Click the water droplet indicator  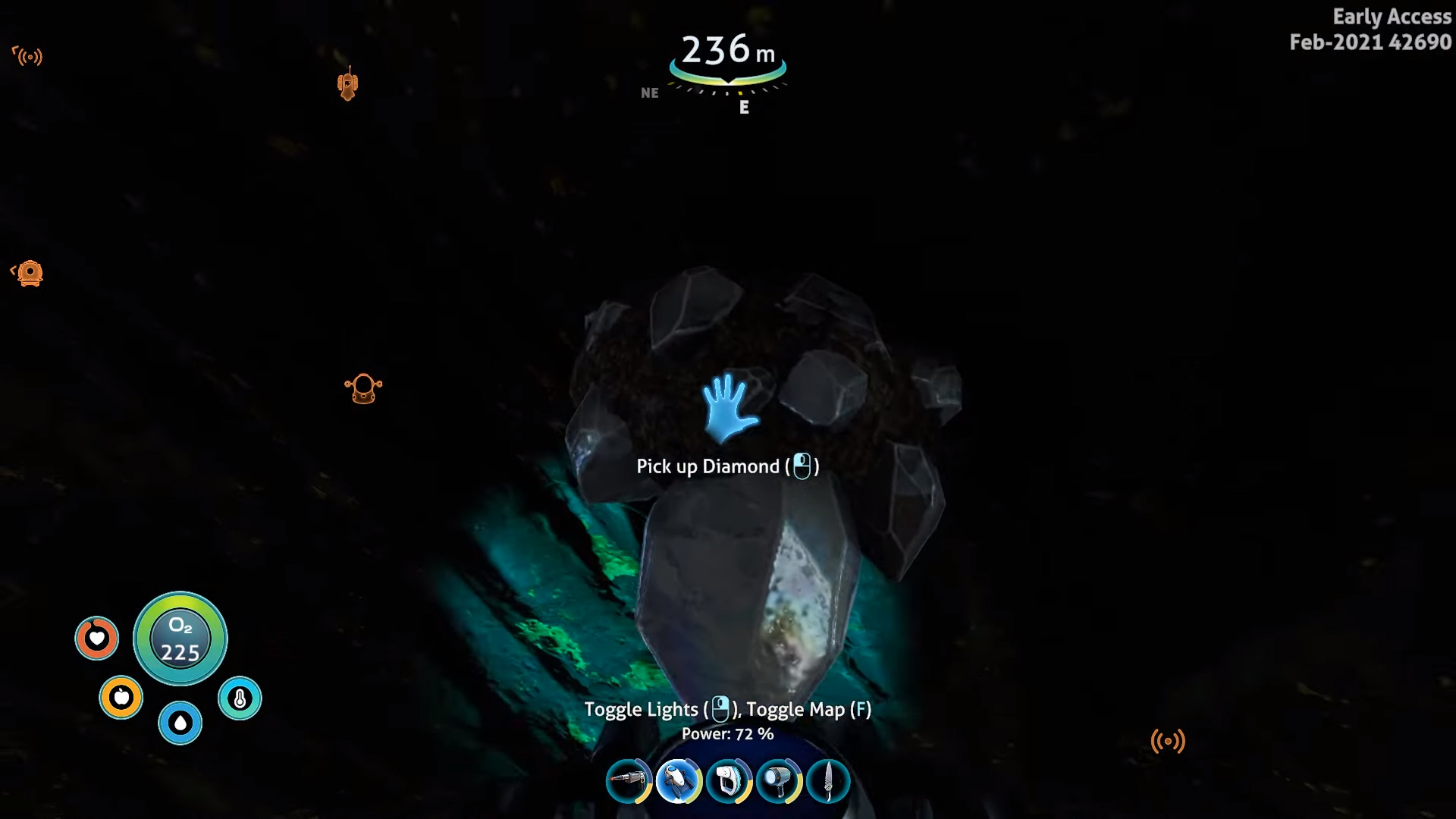(180, 723)
